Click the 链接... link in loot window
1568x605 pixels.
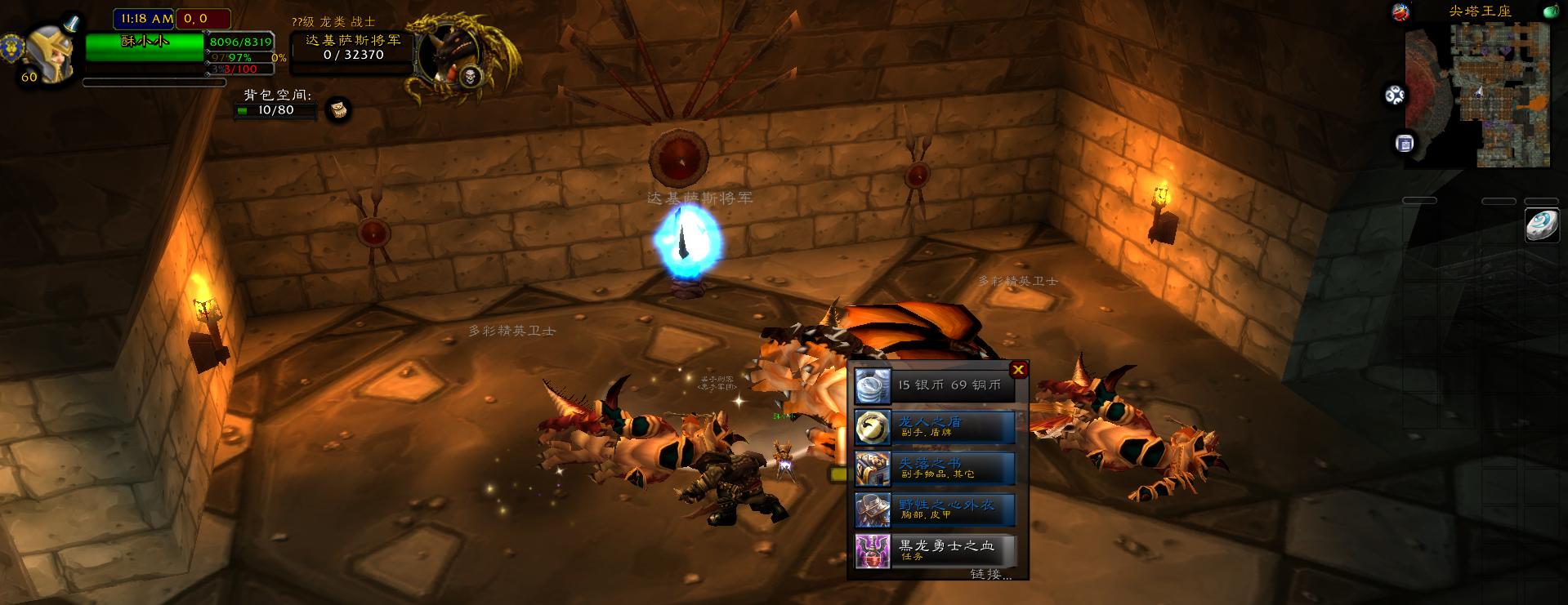pos(990,574)
